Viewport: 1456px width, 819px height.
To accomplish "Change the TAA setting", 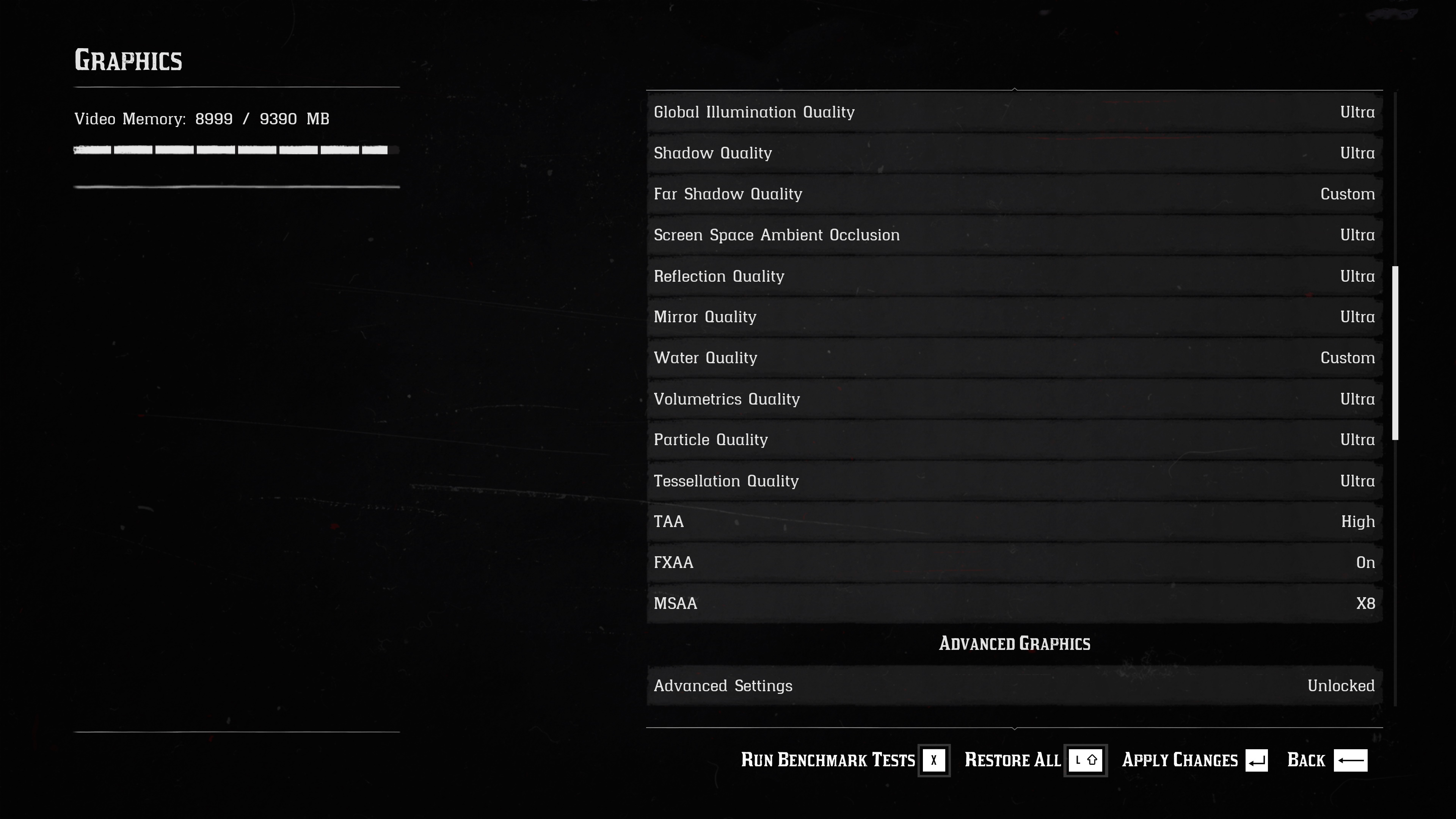I will 1014,522.
